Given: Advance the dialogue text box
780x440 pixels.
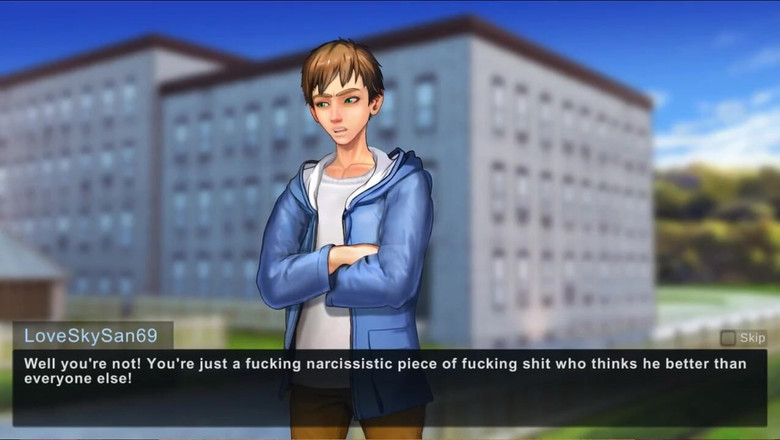Looking at the screenshot, I should click(389, 387).
